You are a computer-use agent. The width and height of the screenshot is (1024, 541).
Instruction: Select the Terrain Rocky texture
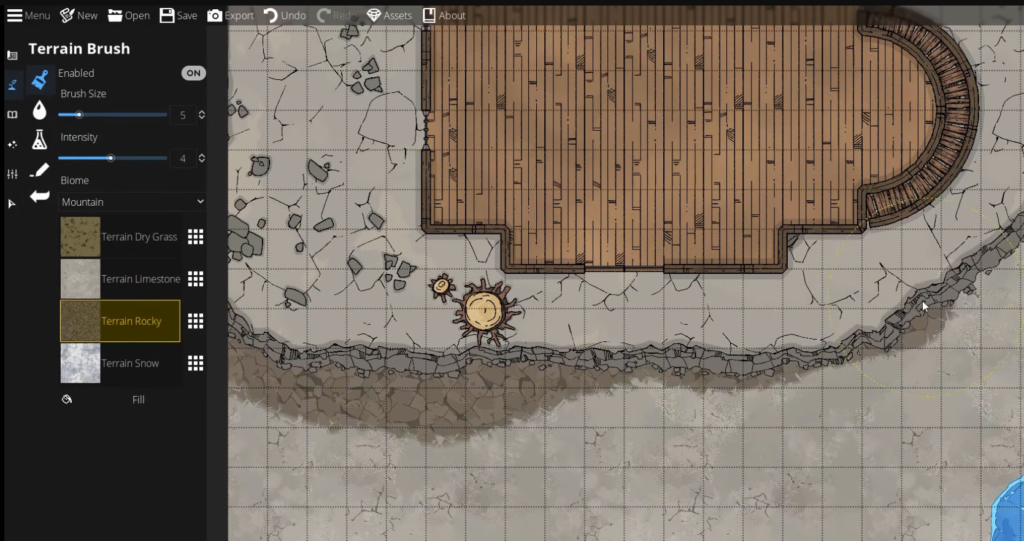tap(120, 321)
